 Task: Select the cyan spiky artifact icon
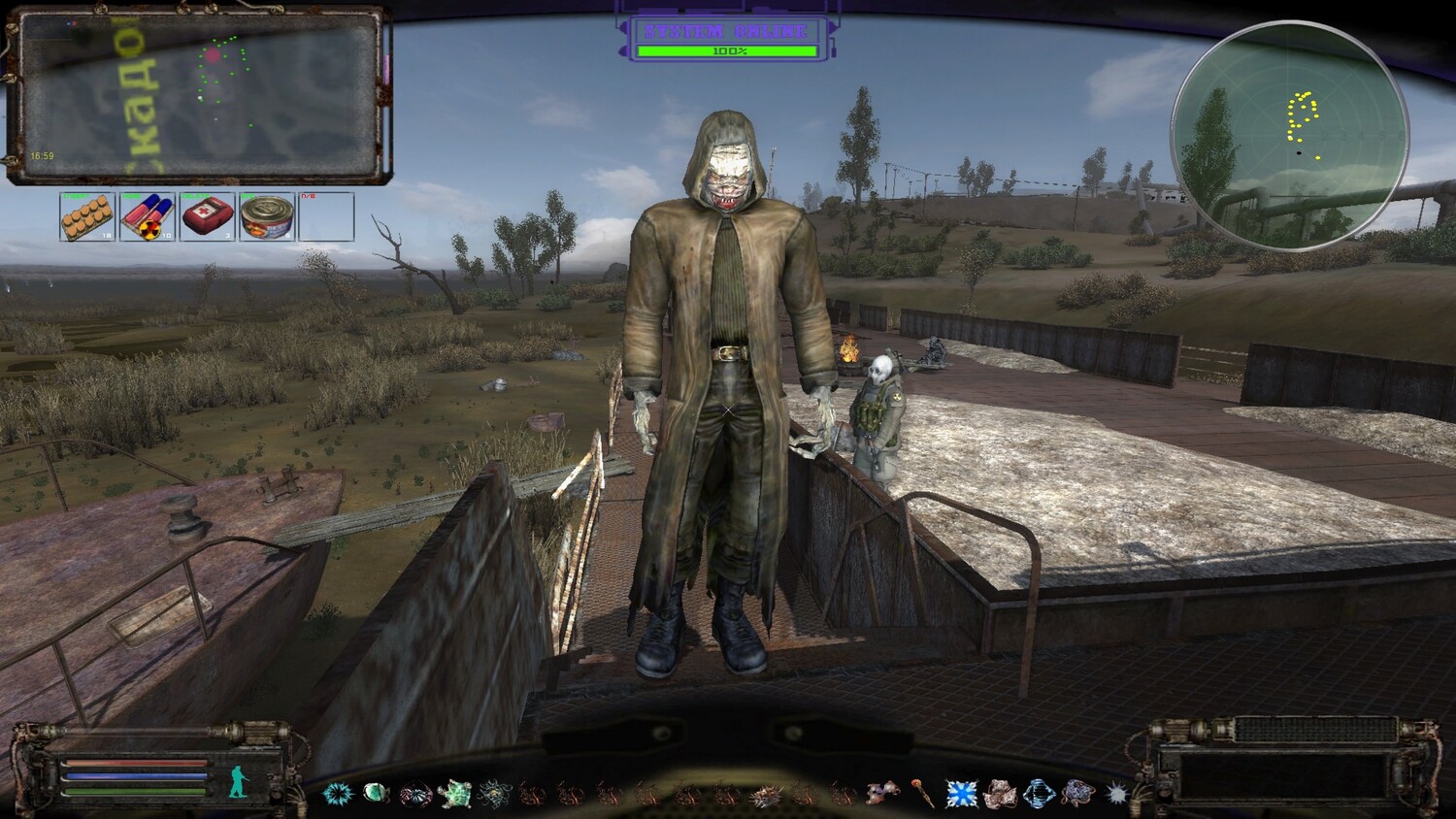point(337,794)
